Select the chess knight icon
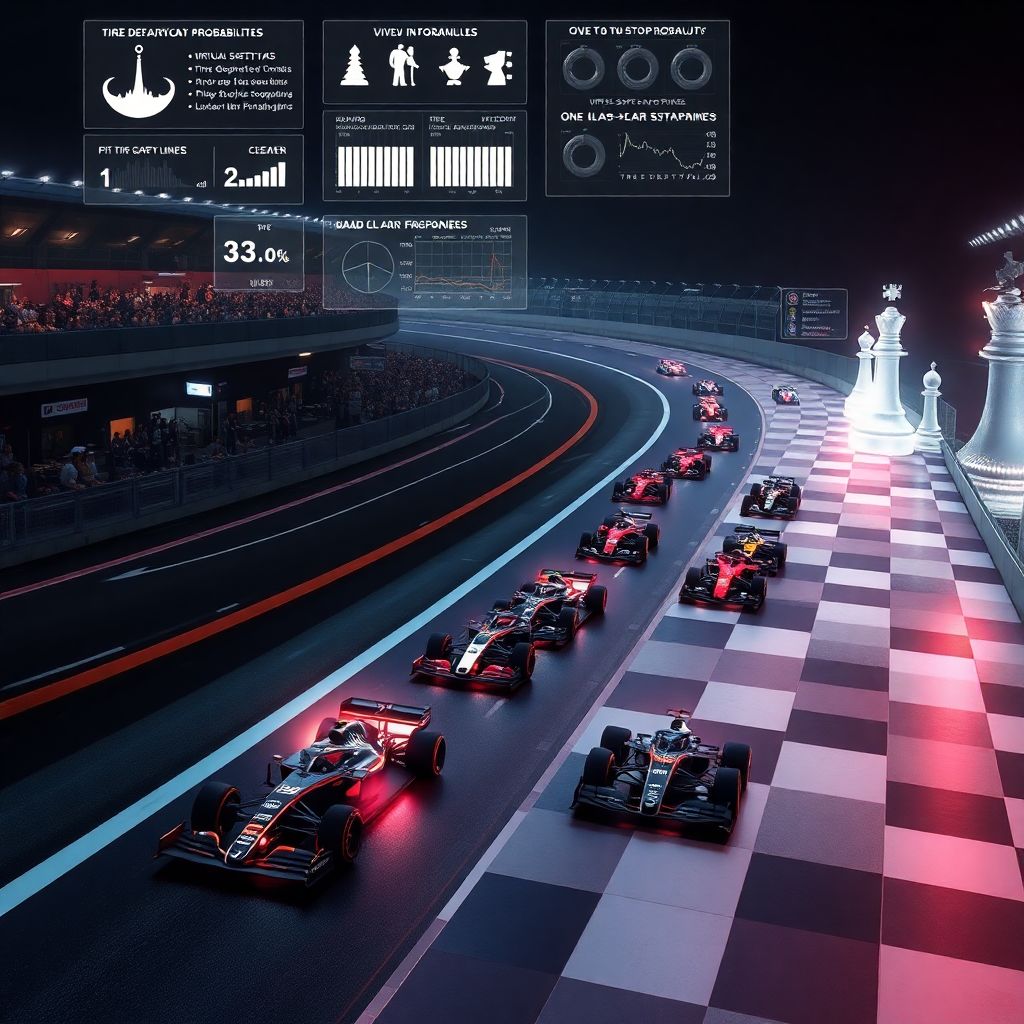Image resolution: width=1024 pixels, height=1024 pixels. pyautogui.click(x=497, y=67)
